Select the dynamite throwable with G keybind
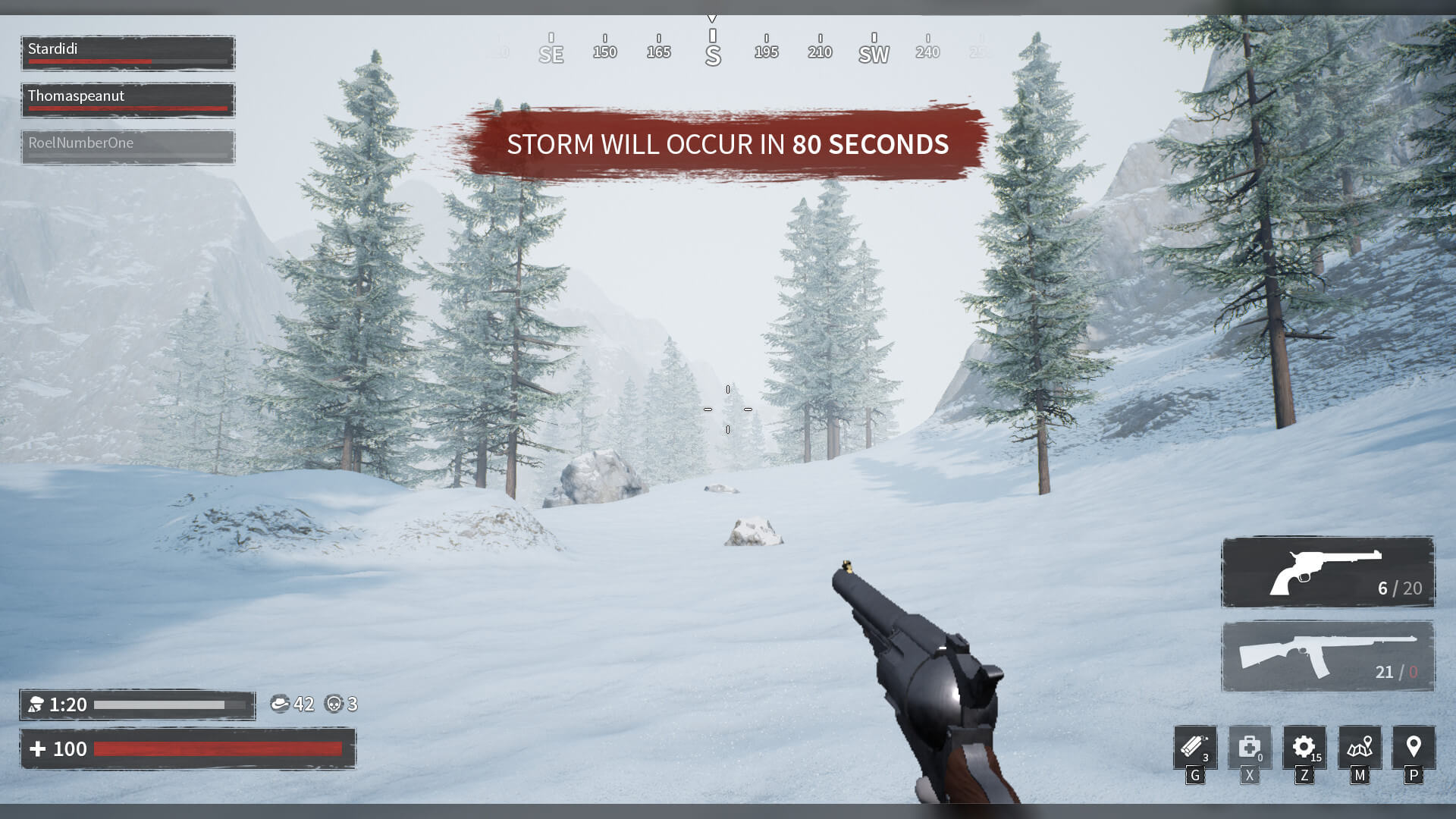The height and width of the screenshot is (819, 1456). (x=1194, y=749)
